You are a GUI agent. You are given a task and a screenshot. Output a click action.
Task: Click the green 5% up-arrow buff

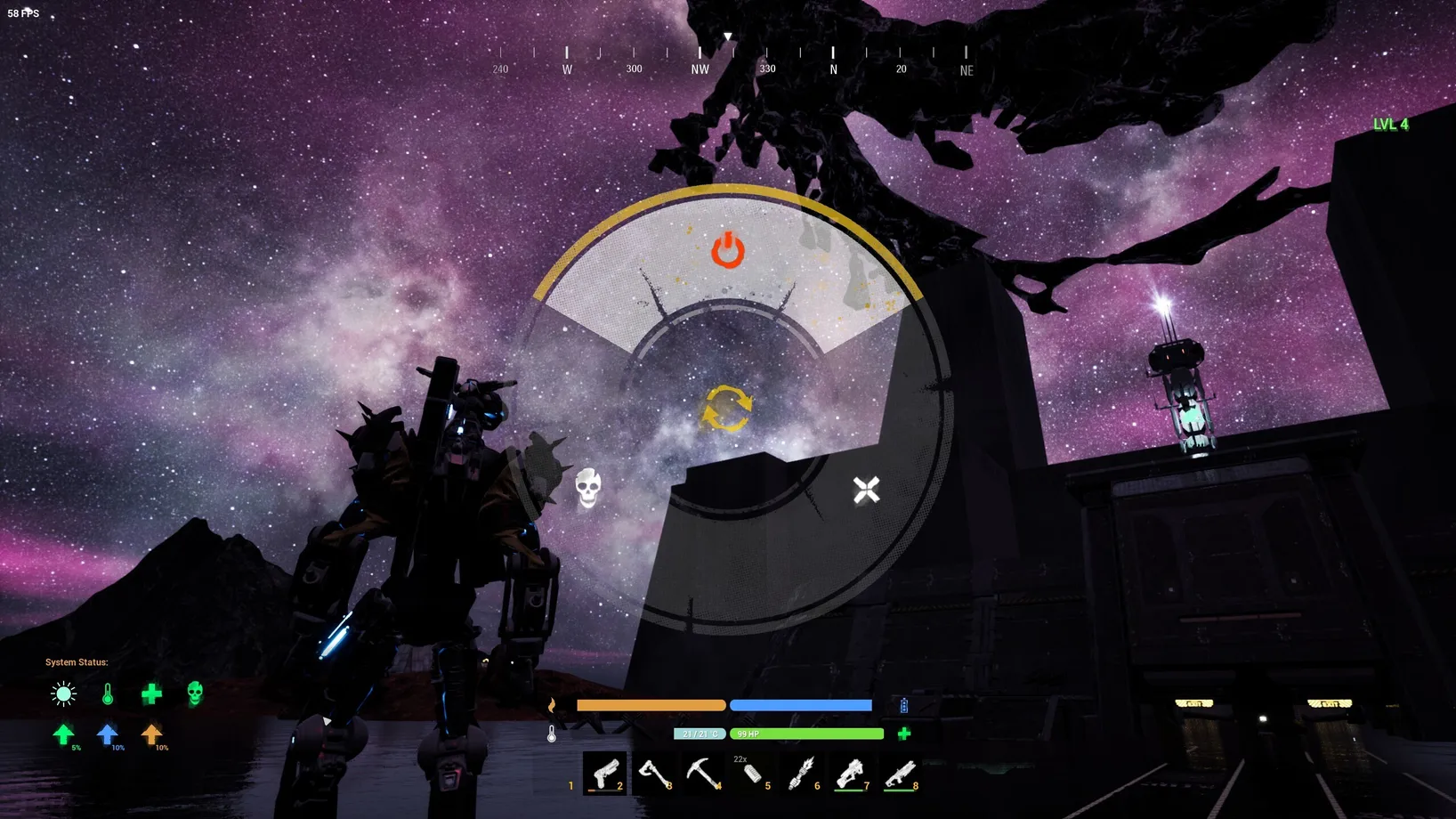click(63, 734)
